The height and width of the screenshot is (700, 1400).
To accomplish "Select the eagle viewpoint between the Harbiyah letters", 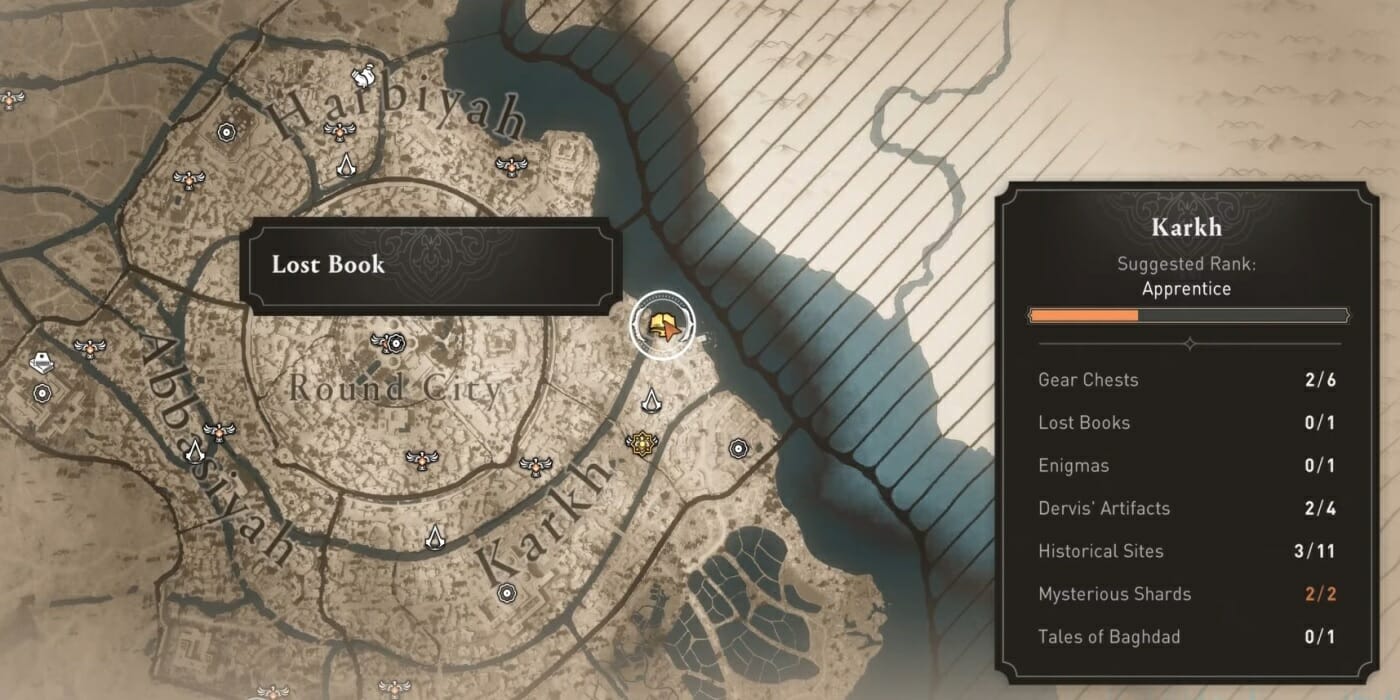I will (x=341, y=130).
